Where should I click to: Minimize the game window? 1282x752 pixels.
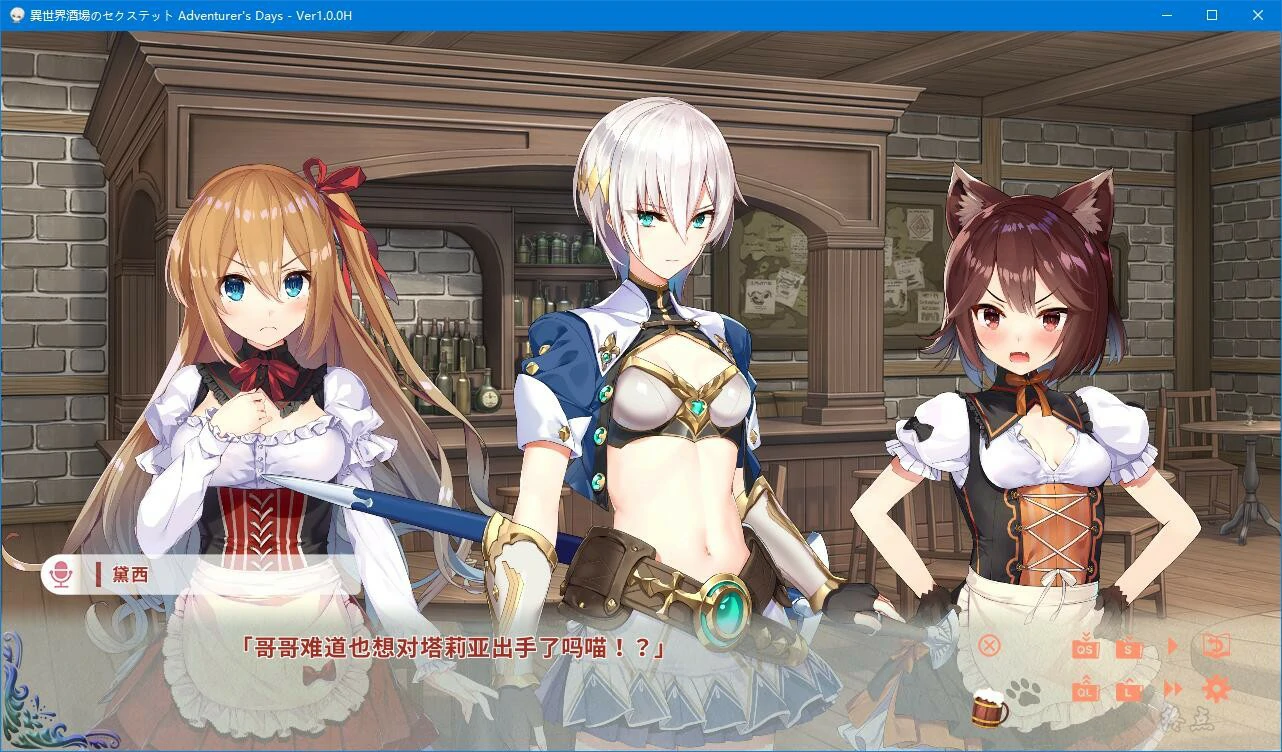pos(1166,15)
